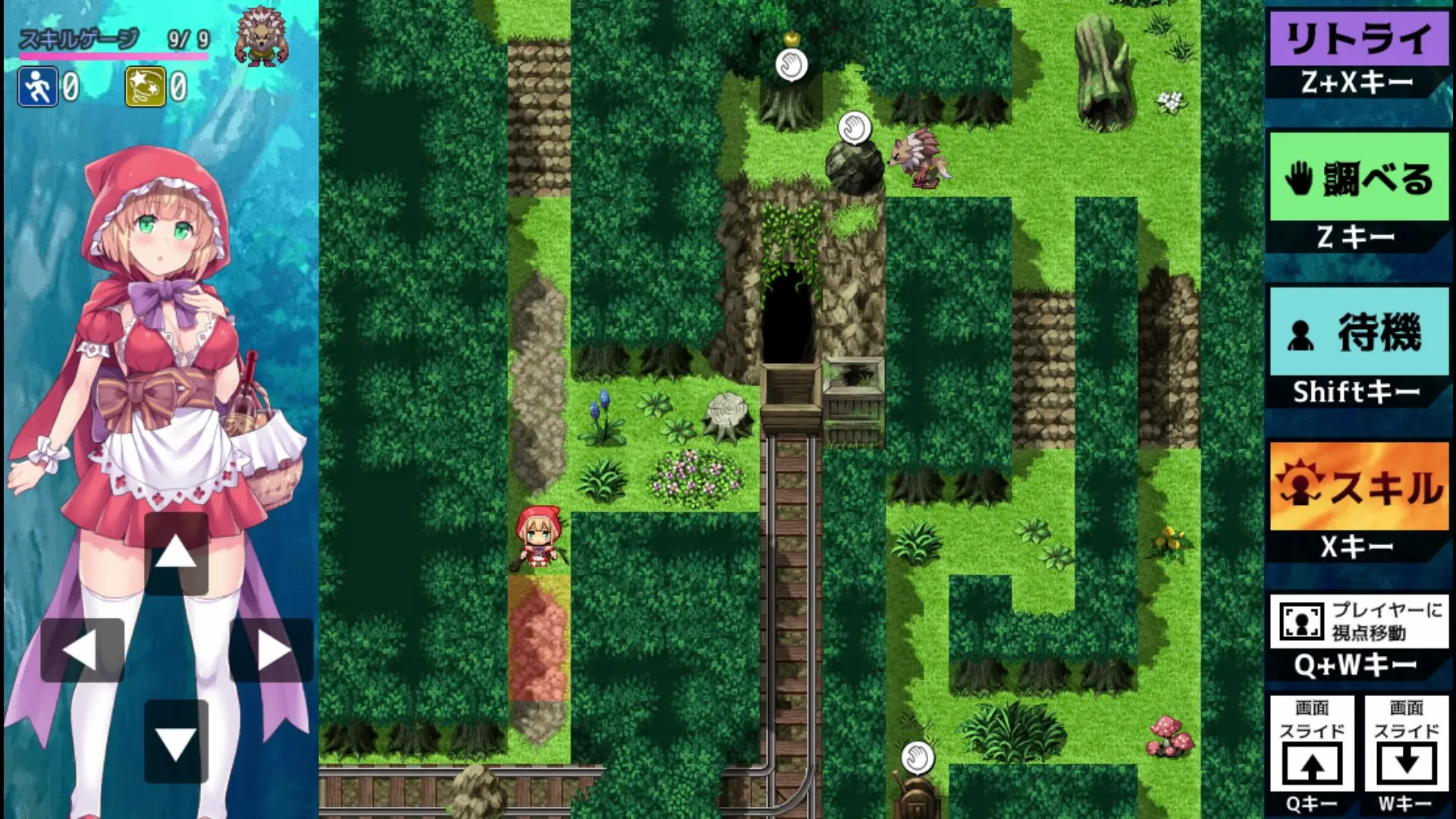Select the yellow sparkle skill icon

tap(145, 87)
